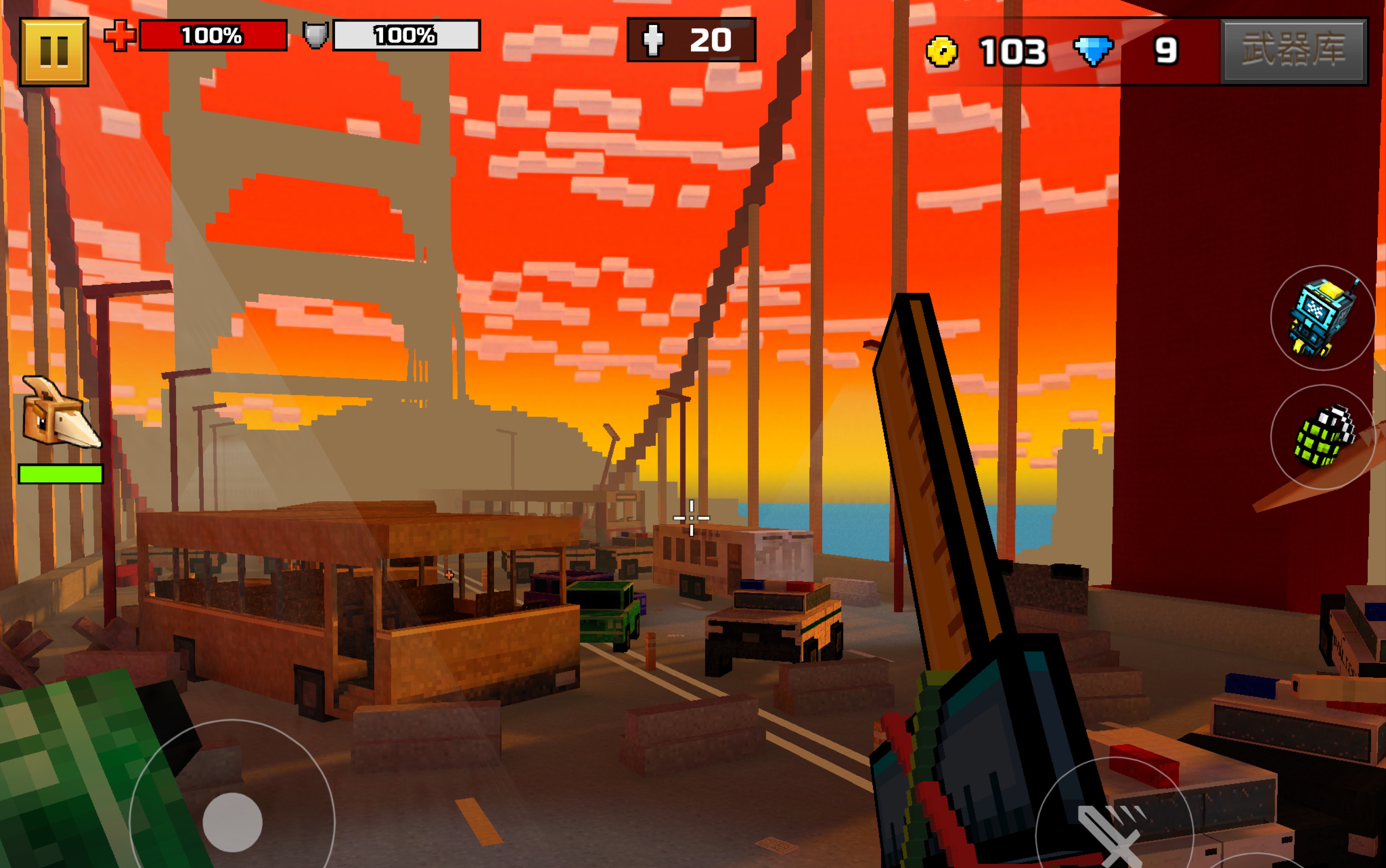Tap the virtual movement joystick
Viewport: 1386px width, 868px height.
point(233,822)
